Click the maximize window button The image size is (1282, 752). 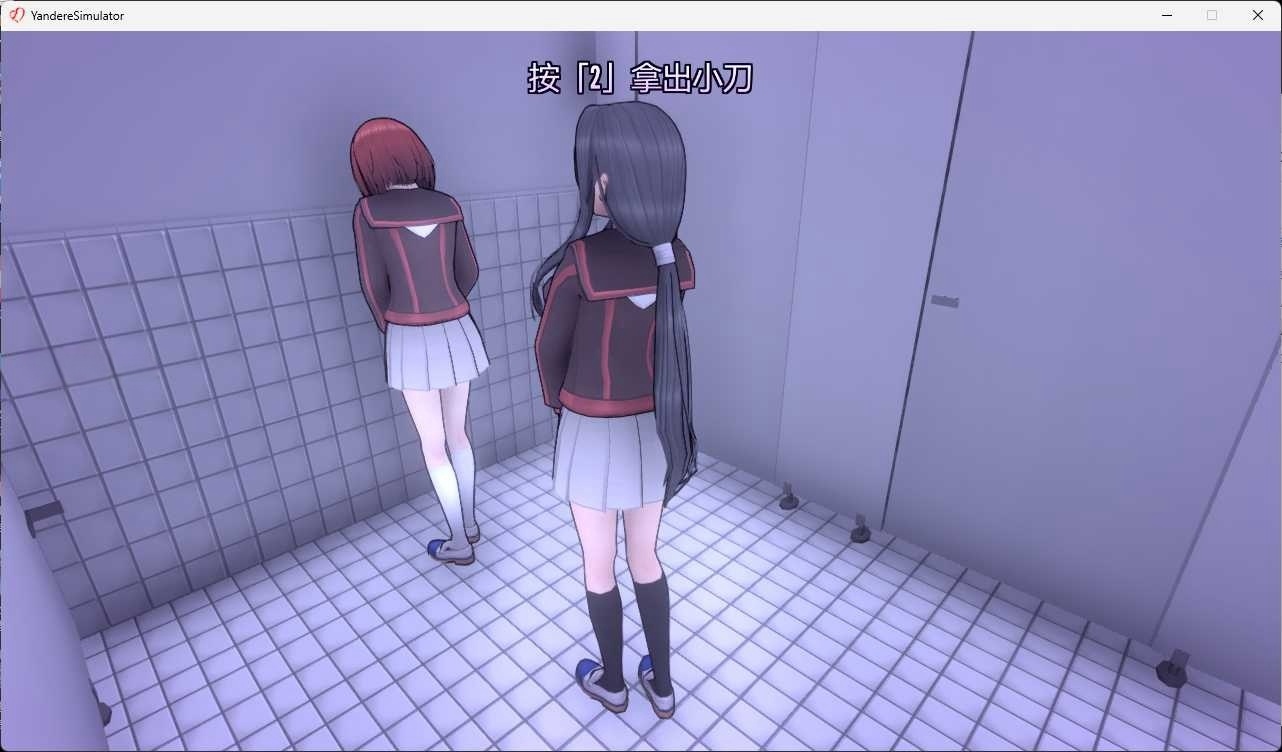(x=1212, y=15)
